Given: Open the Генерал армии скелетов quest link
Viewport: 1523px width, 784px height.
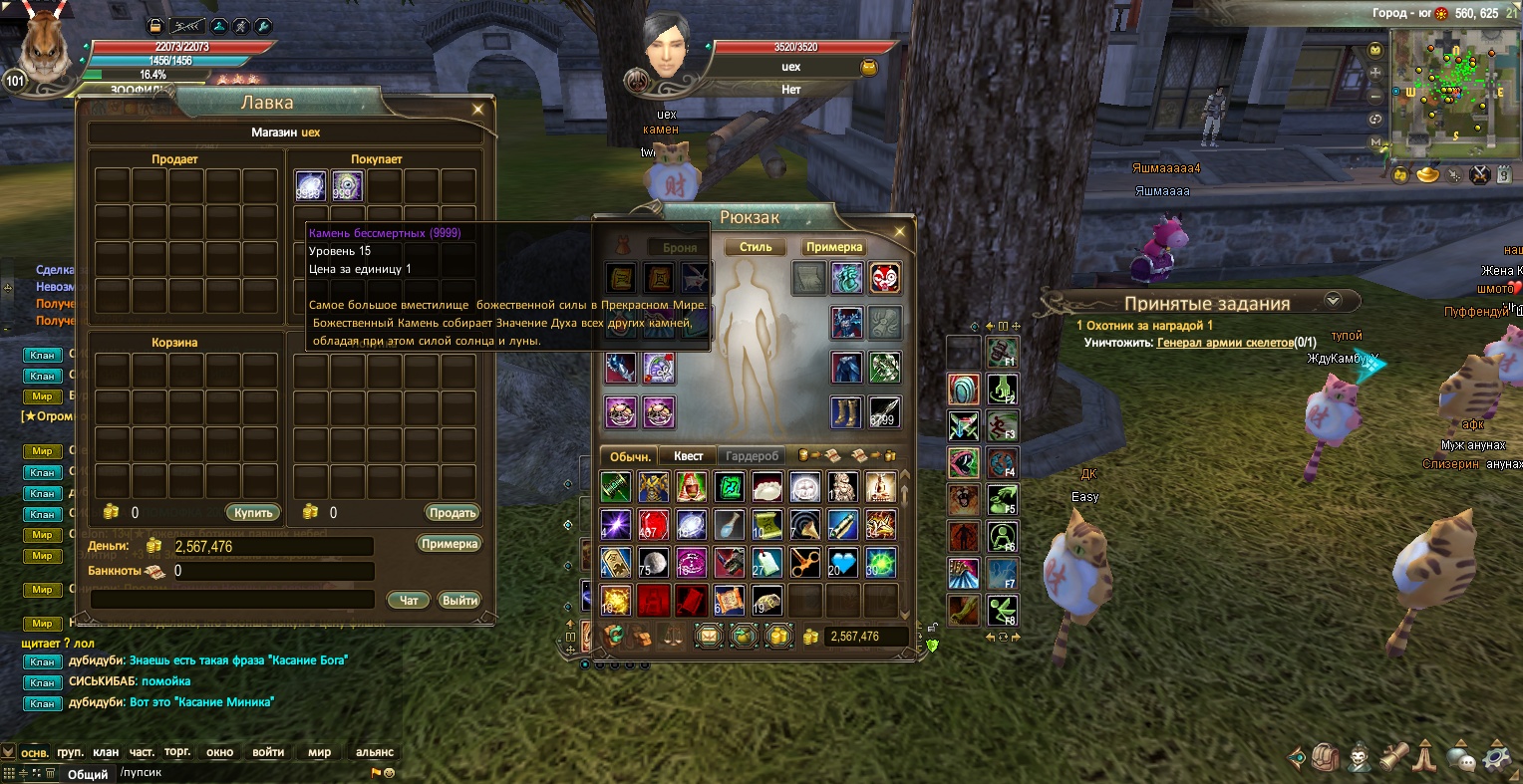Looking at the screenshot, I should point(1224,342).
